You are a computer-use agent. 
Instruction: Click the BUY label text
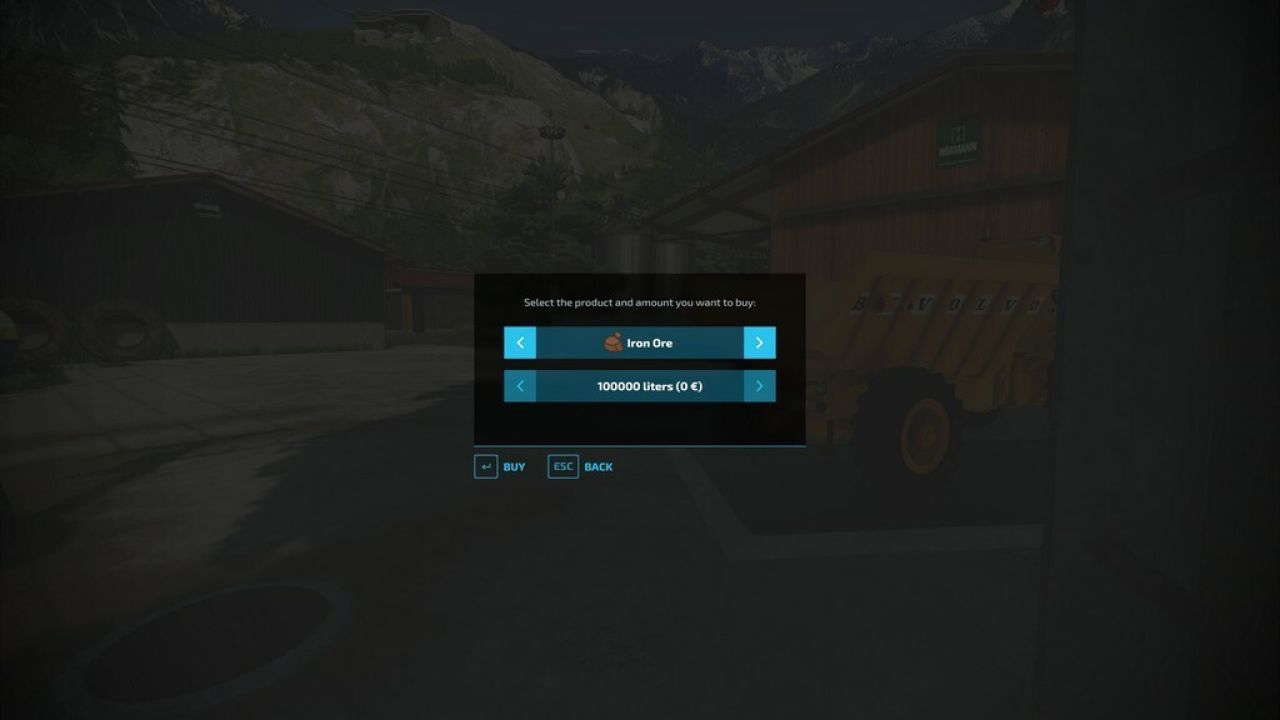point(514,466)
